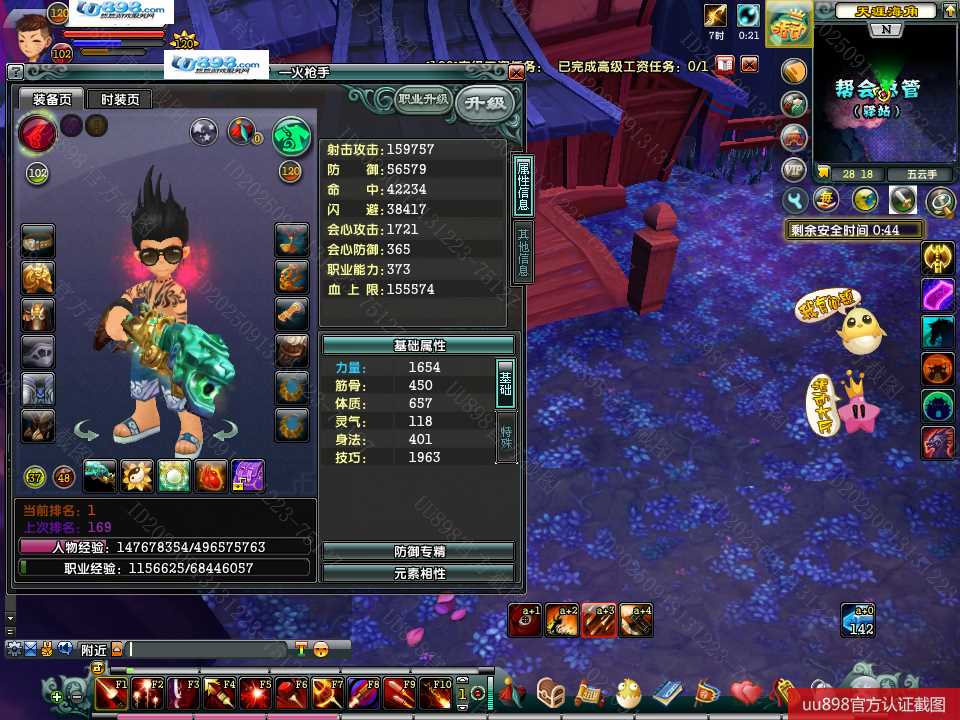This screenshot has height=720, width=960.
Task: Open the treasure chest bag icon
Action: click(551, 692)
